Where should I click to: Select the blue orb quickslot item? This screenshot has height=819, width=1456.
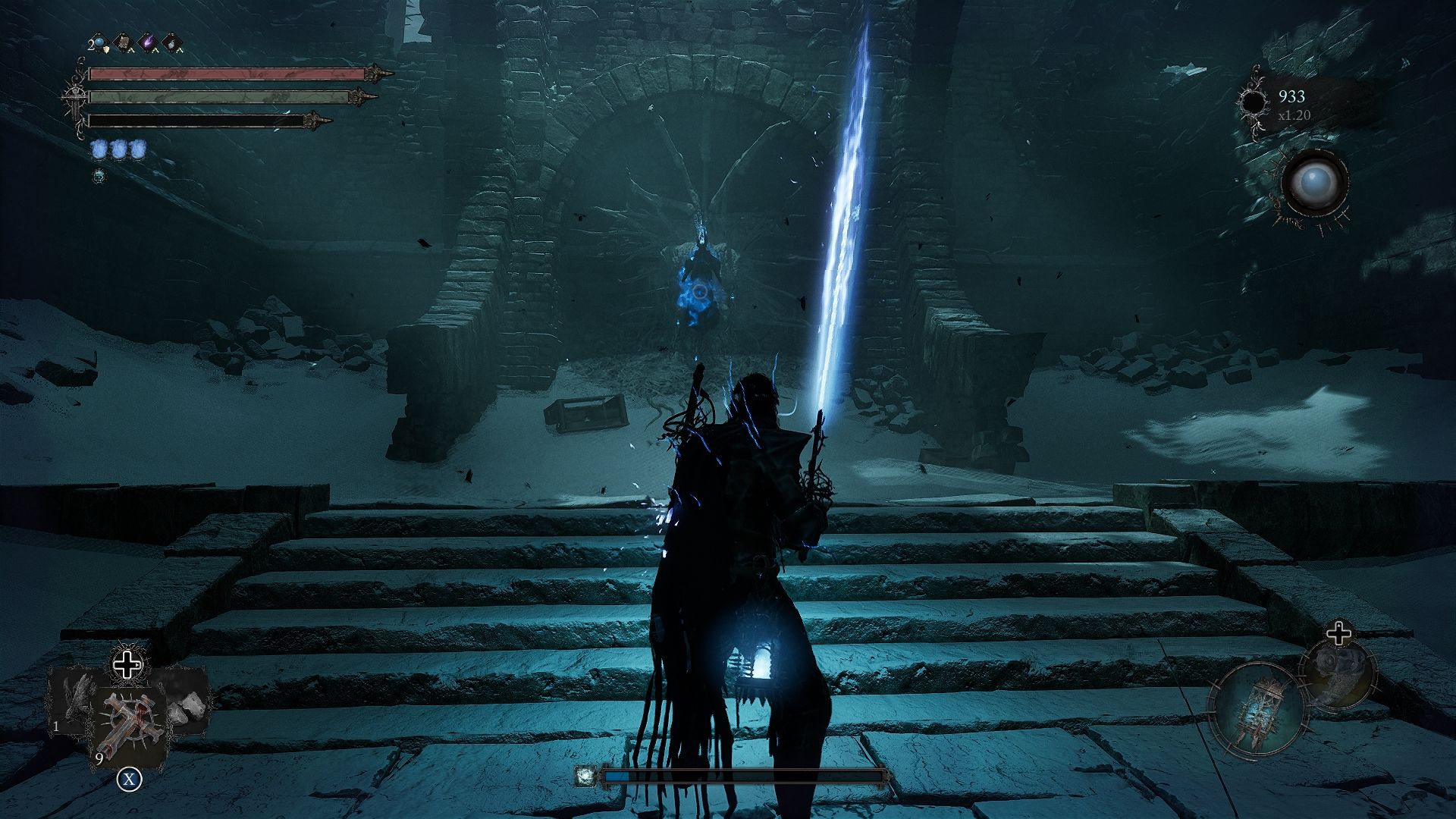[x=99, y=43]
